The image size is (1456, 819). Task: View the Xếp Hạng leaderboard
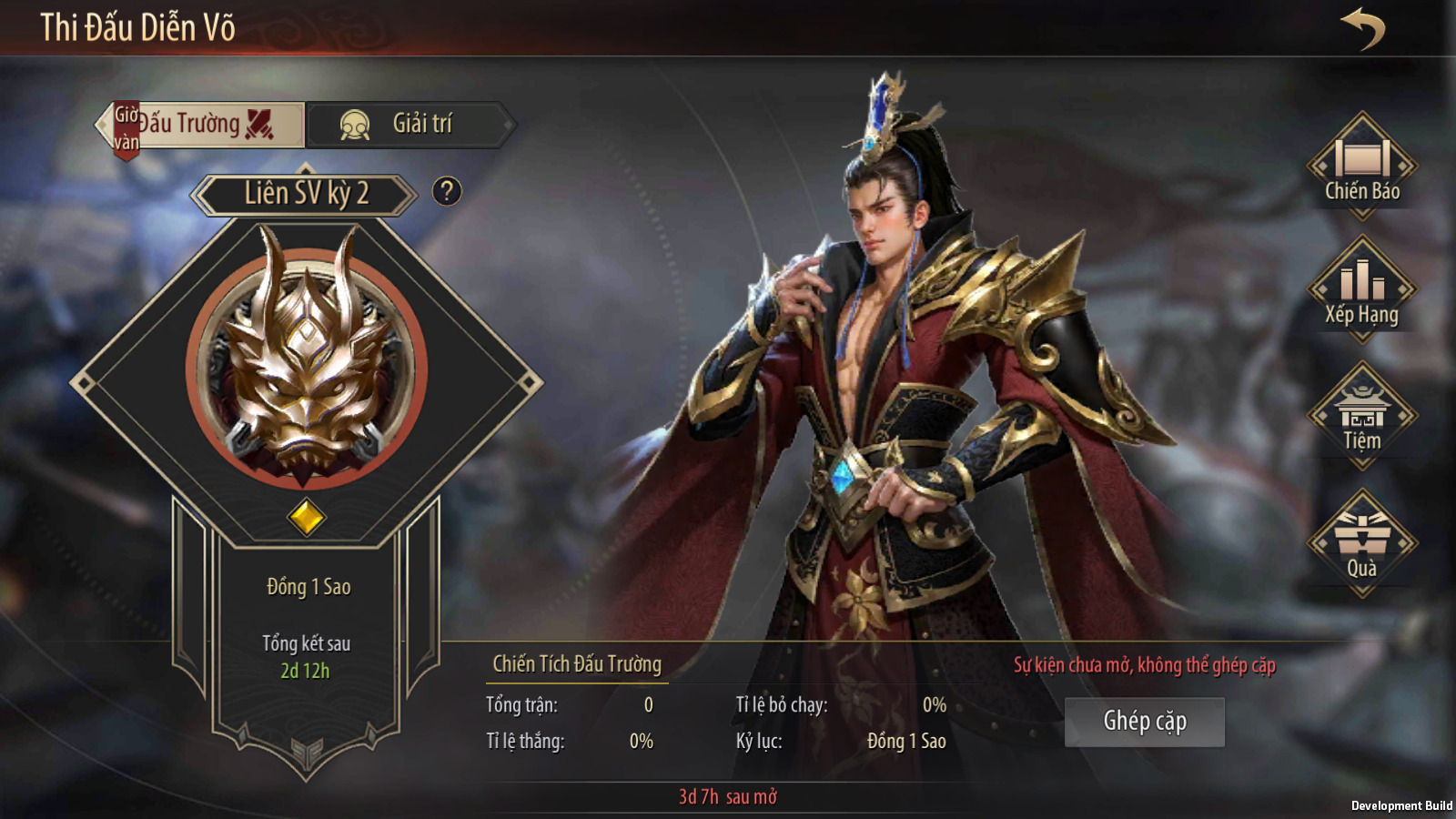coord(1361,289)
